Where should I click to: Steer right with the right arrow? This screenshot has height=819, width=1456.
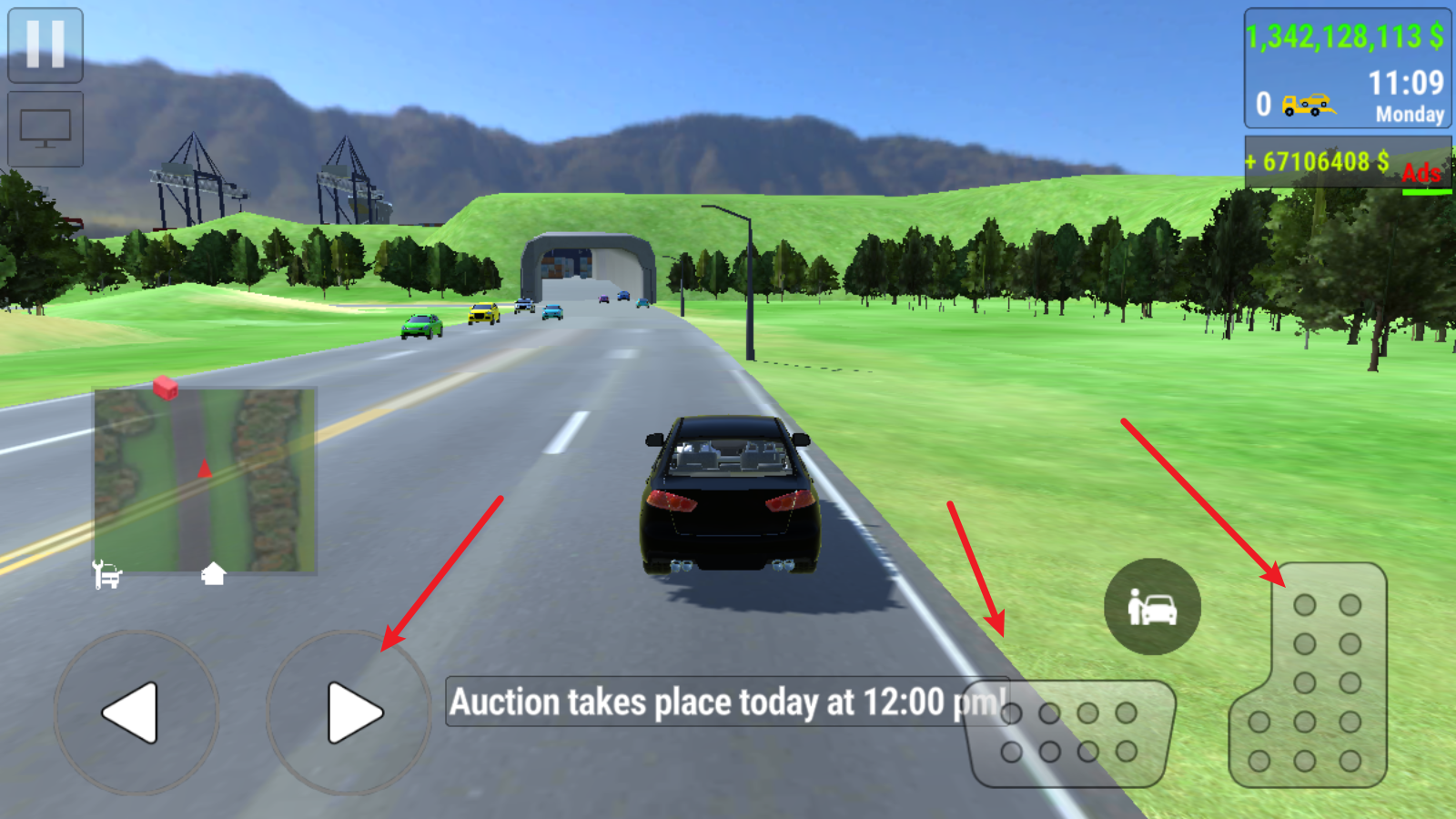click(349, 713)
